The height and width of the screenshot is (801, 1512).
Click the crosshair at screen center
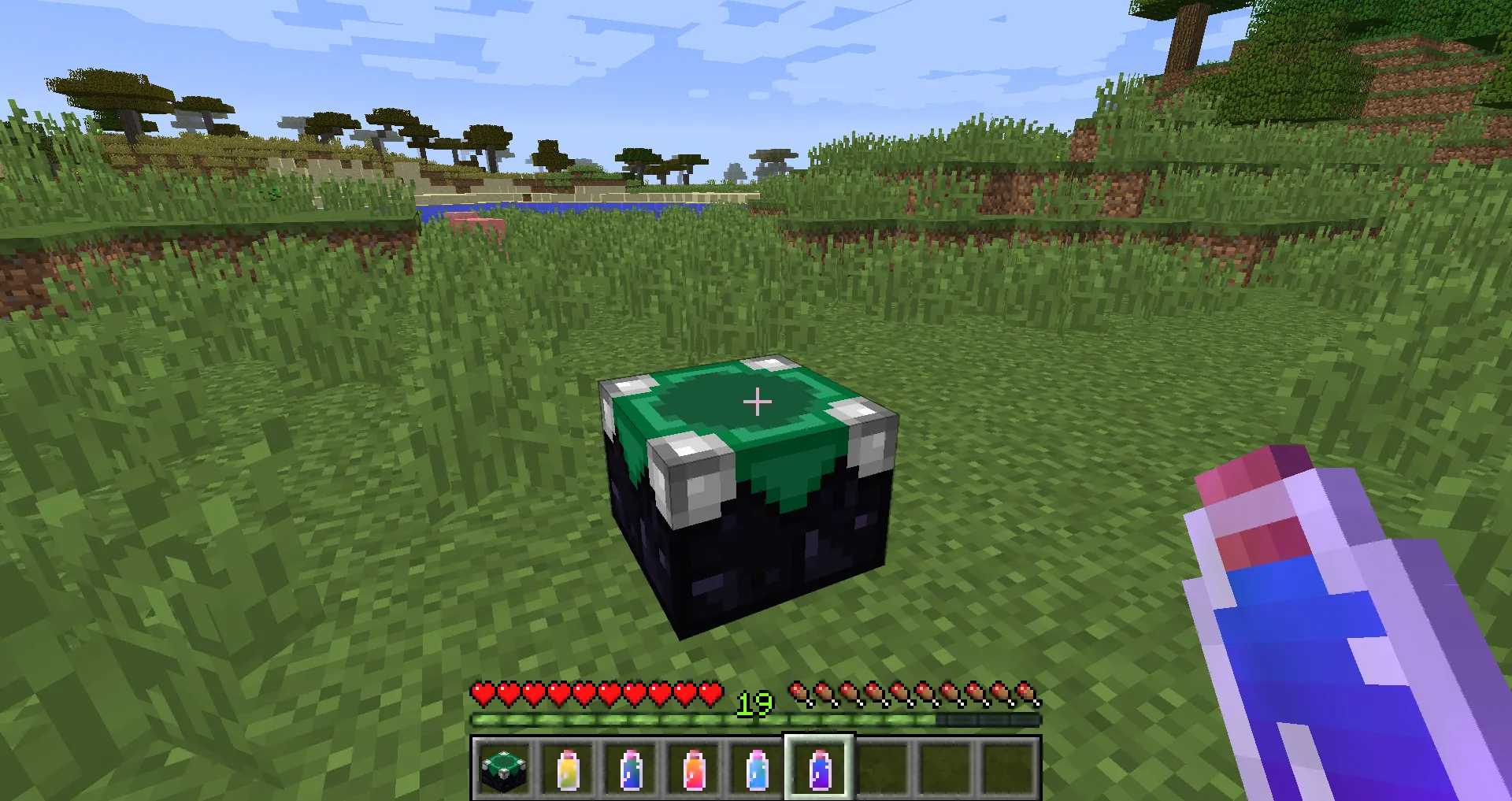(x=758, y=402)
